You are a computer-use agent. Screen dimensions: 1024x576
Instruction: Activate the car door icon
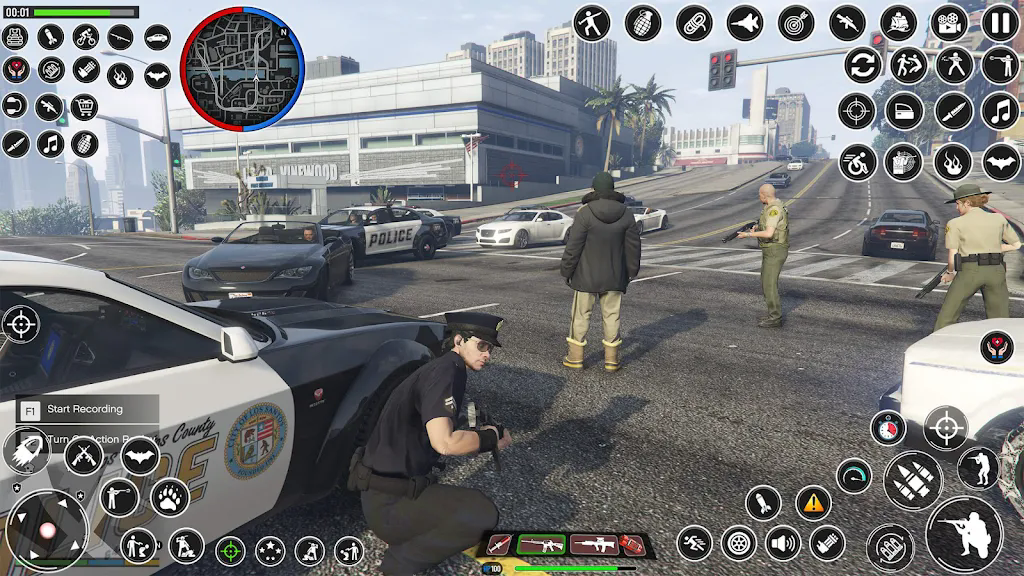(903, 111)
